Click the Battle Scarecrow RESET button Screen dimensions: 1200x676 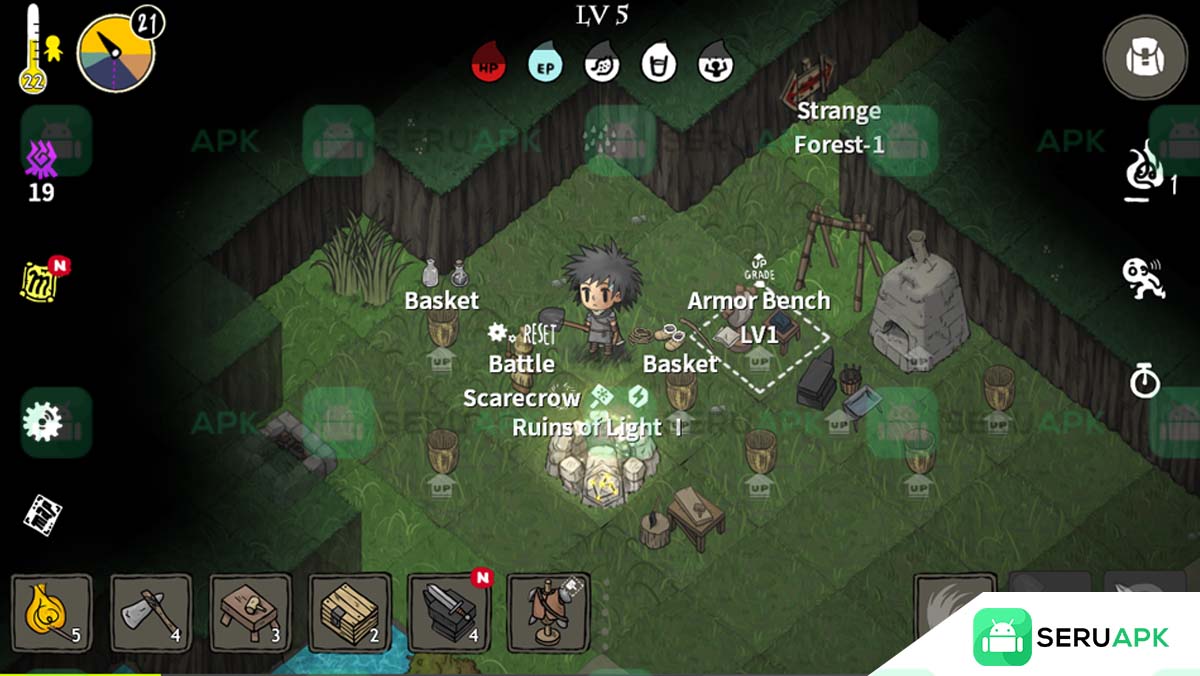click(524, 334)
